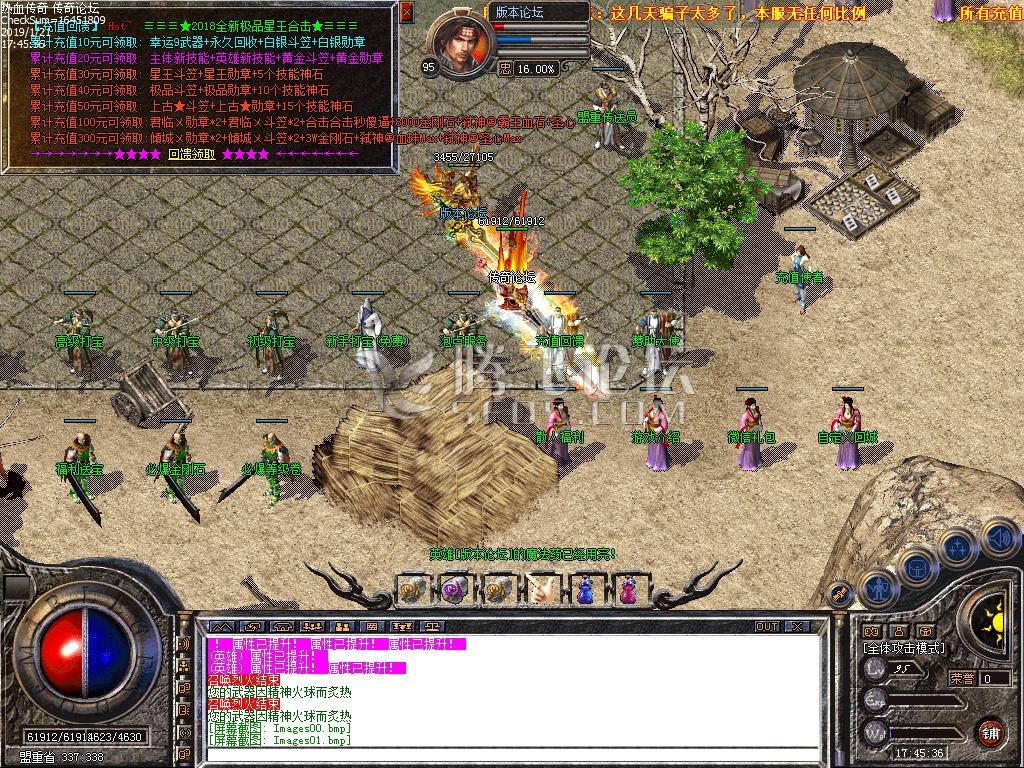The width and height of the screenshot is (1024, 768).
Task: Select the purple scroll belt slot
Action: point(454,590)
